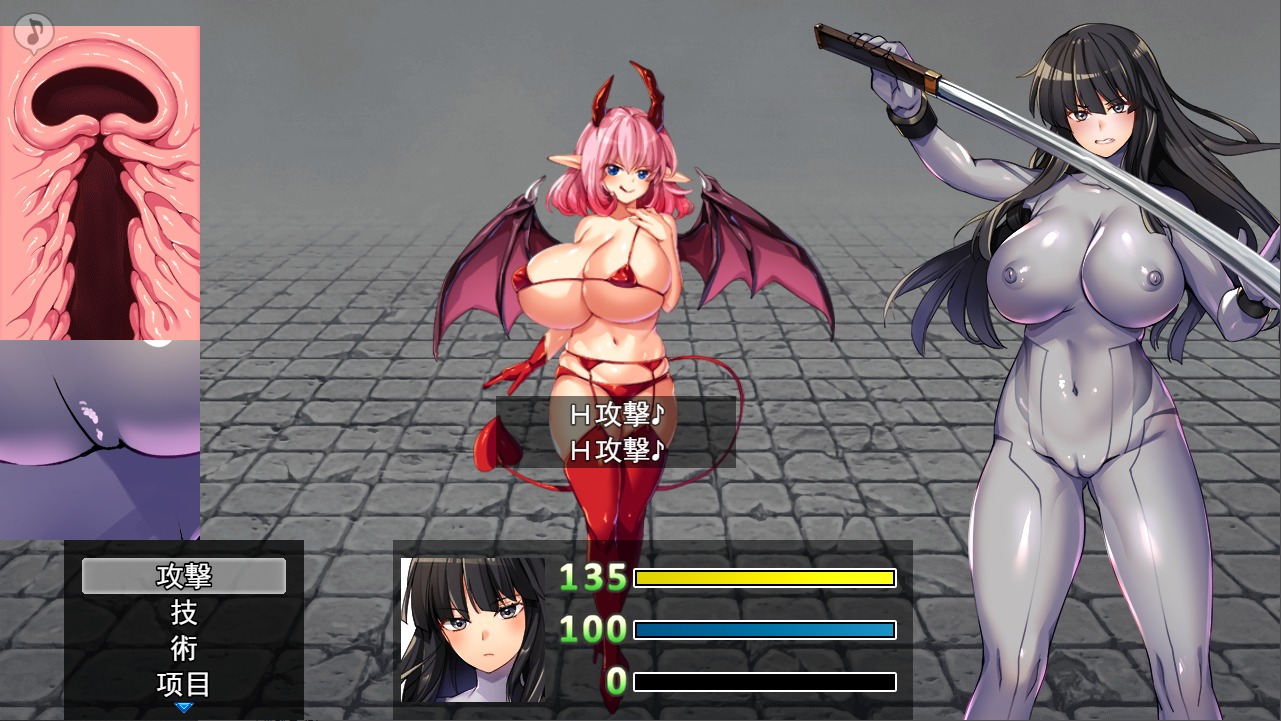1281x721 pixels.
Task: Click the blue down arrow under the command list
Action: pos(184,708)
